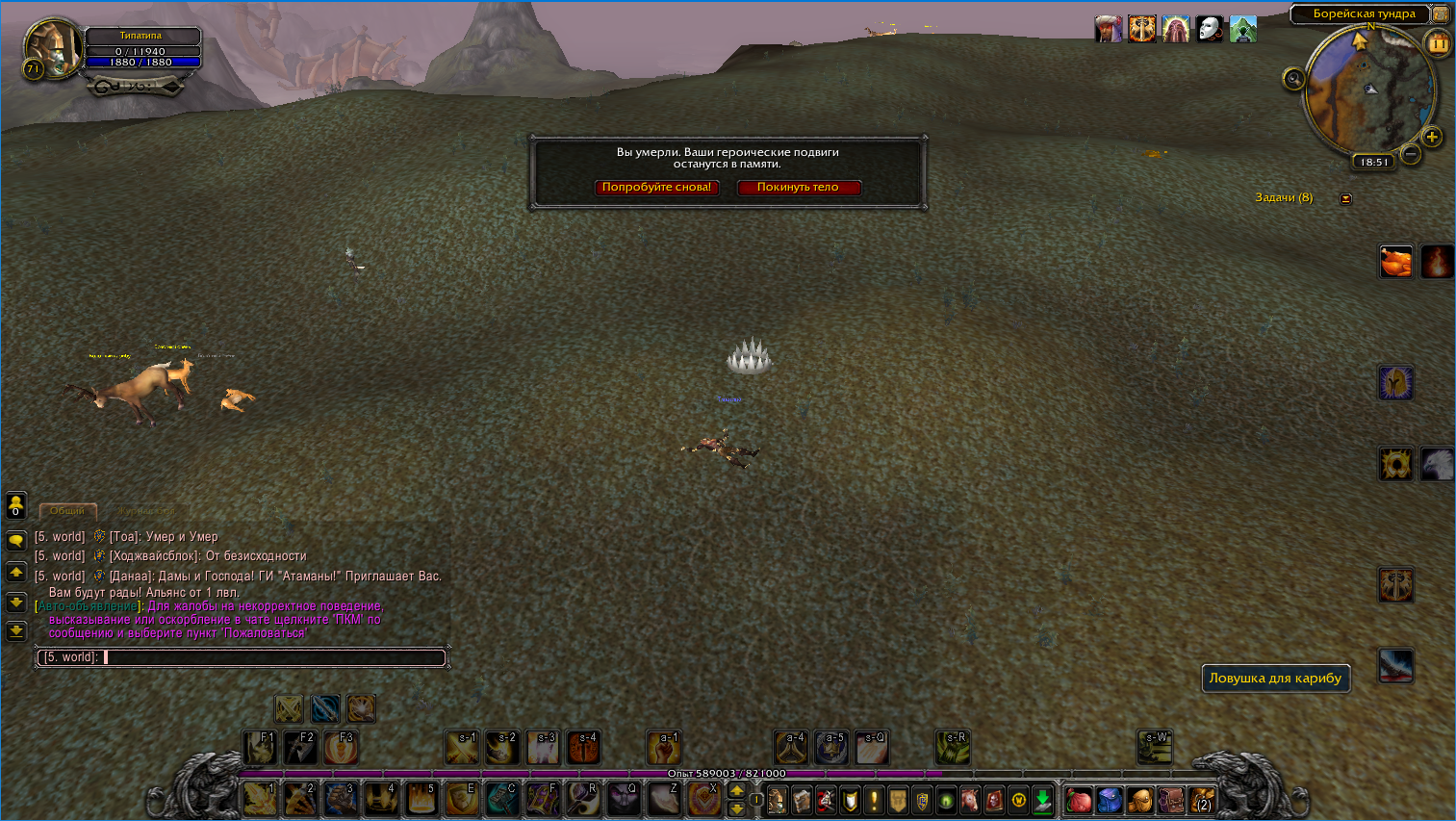Toggle the minimap tracking magnifier button
Viewport: 1456px width, 821px height.
click(x=1294, y=79)
